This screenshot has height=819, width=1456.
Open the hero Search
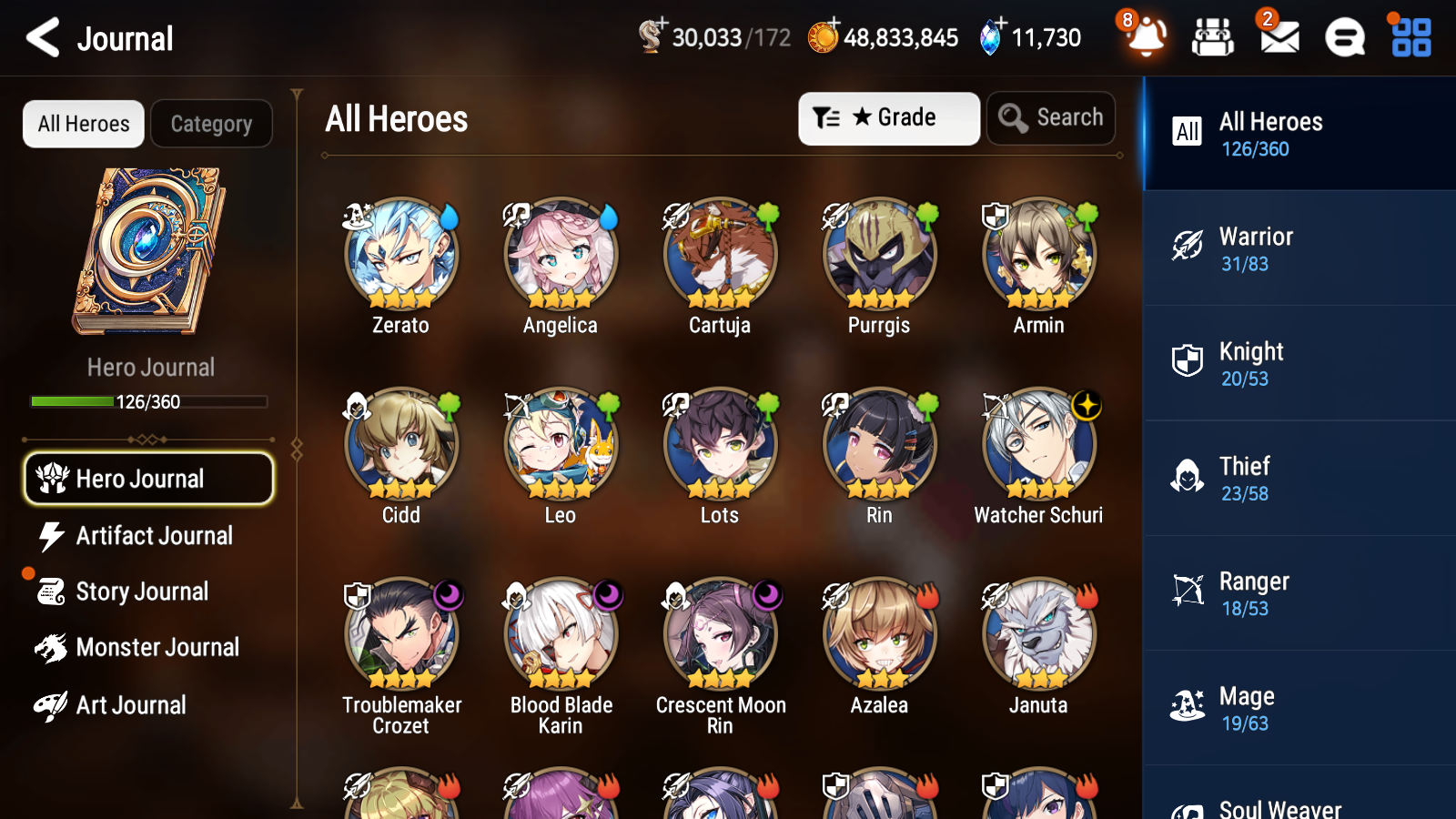pyautogui.click(x=1051, y=117)
